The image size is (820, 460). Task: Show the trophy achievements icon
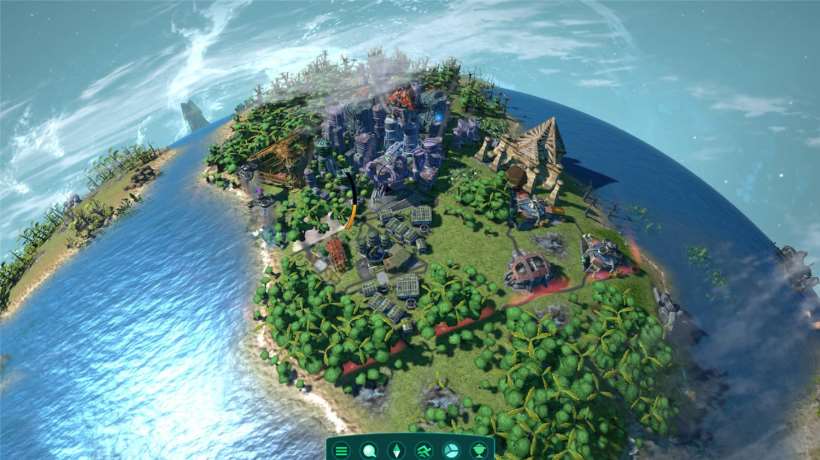478,450
